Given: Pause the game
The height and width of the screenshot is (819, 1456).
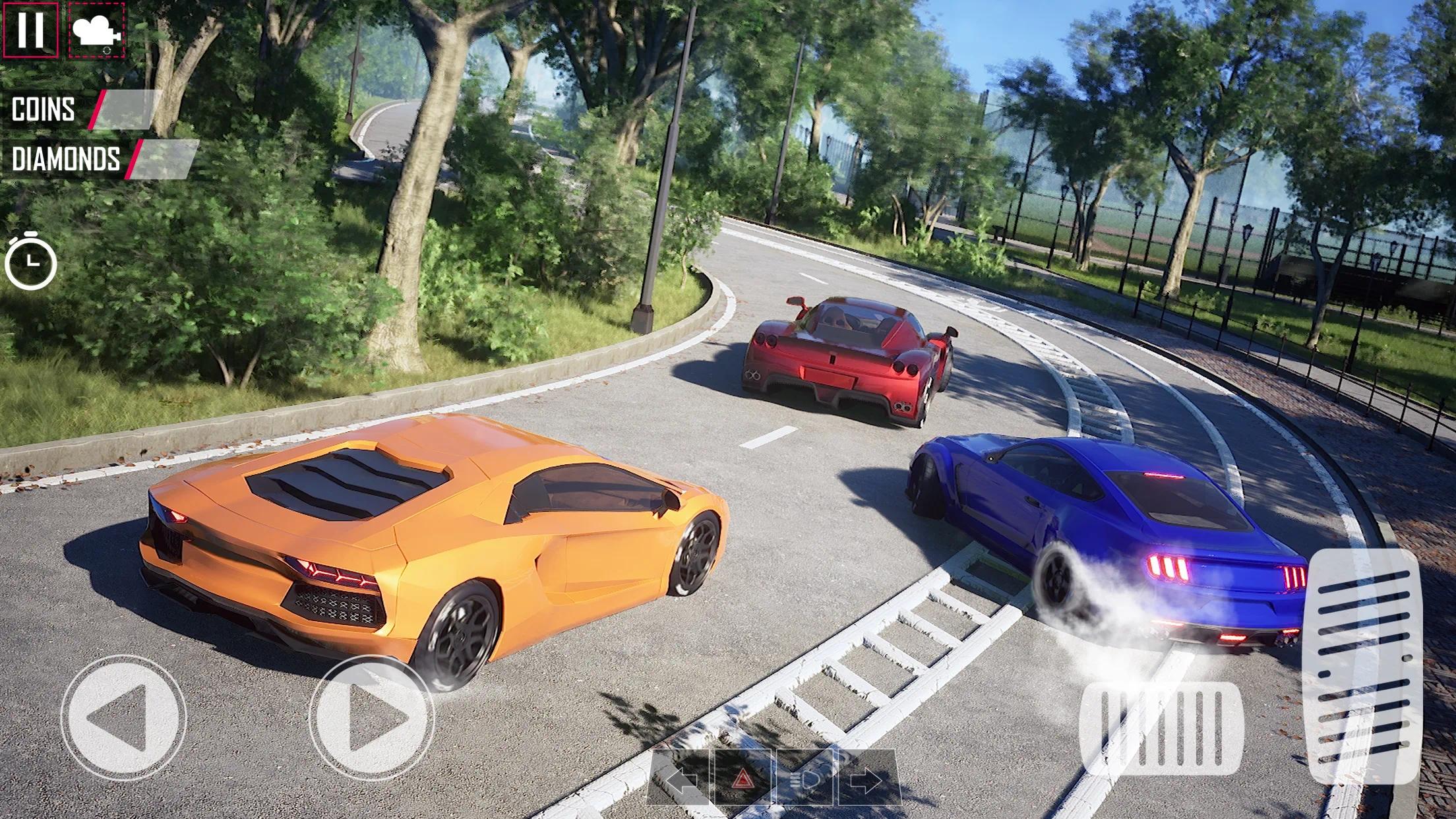Looking at the screenshot, I should tap(30, 30).
